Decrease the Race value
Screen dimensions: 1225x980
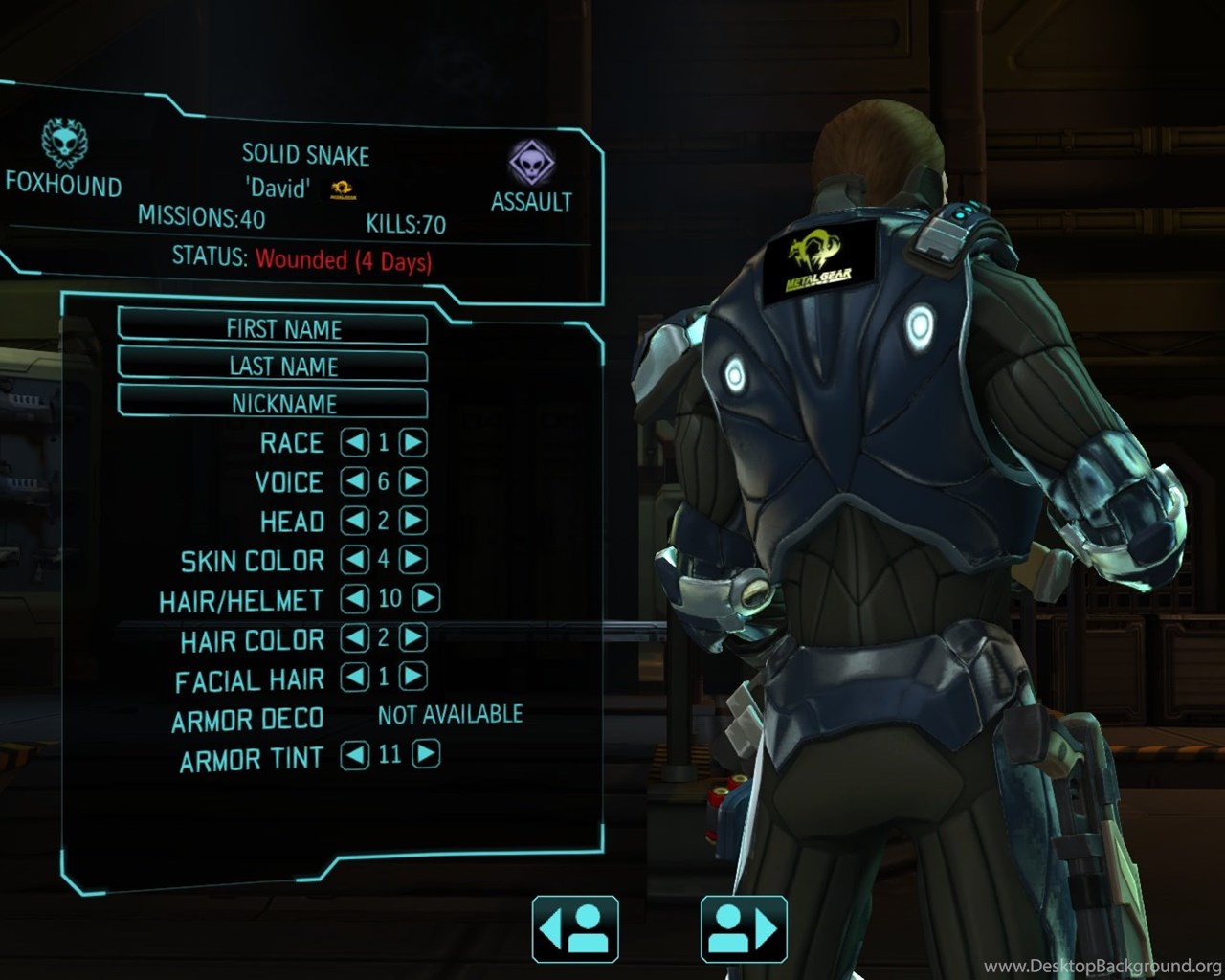(x=355, y=442)
